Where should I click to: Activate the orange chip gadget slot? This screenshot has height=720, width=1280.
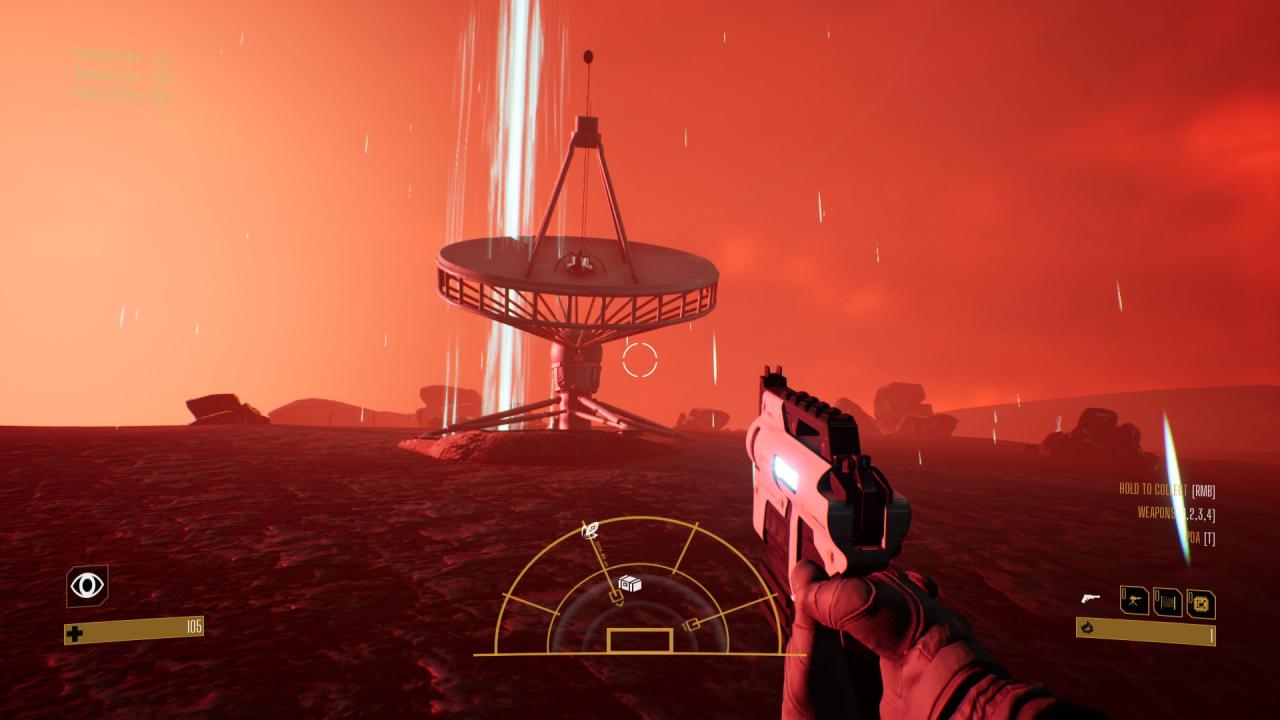[1200, 603]
